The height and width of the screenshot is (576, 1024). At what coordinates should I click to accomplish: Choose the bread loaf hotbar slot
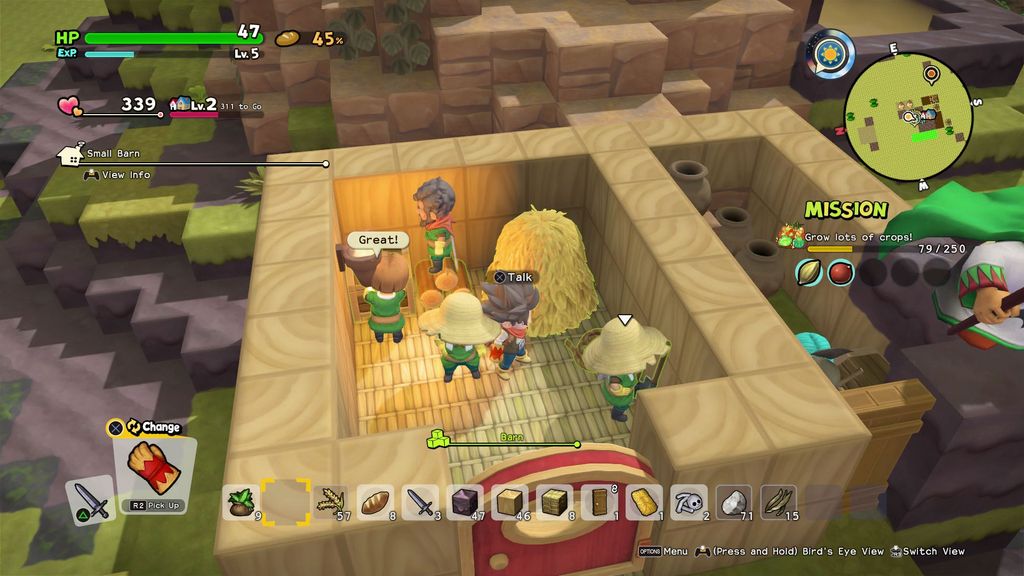376,501
